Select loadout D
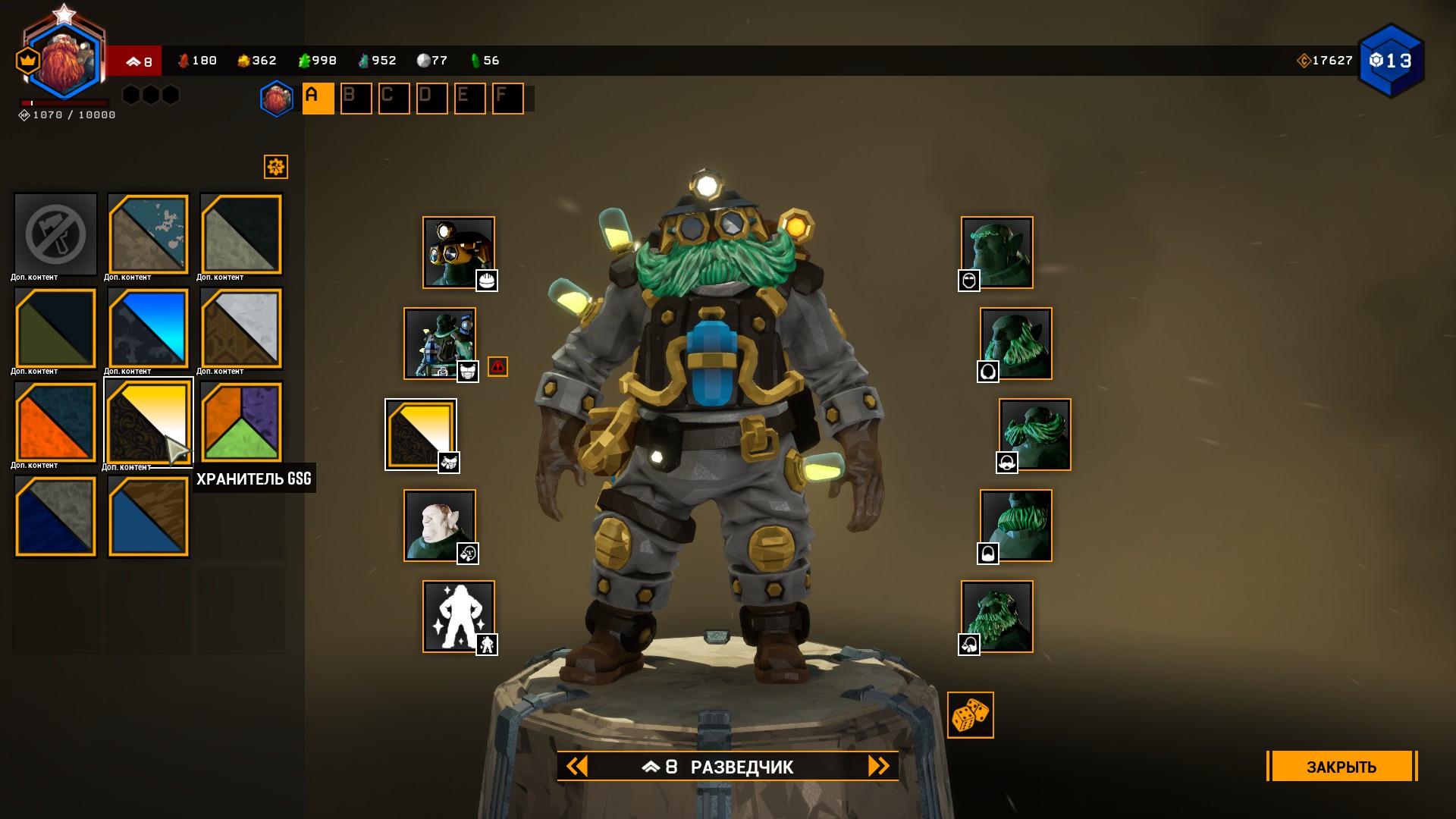Viewport: 1456px width, 819px height. (x=431, y=99)
